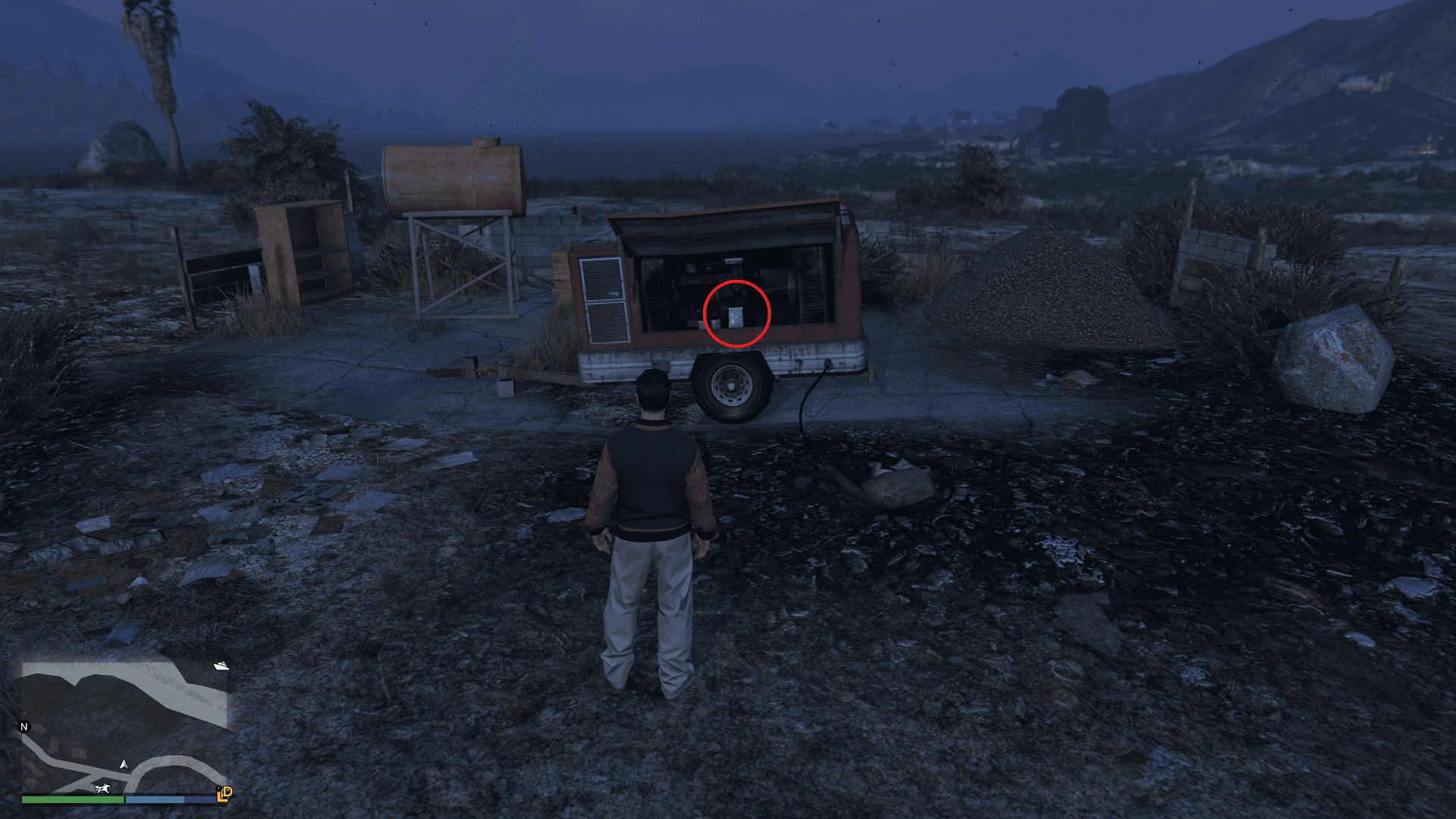Click the north compass marker on the minimap
The image size is (1456, 819).
(x=24, y=727)
